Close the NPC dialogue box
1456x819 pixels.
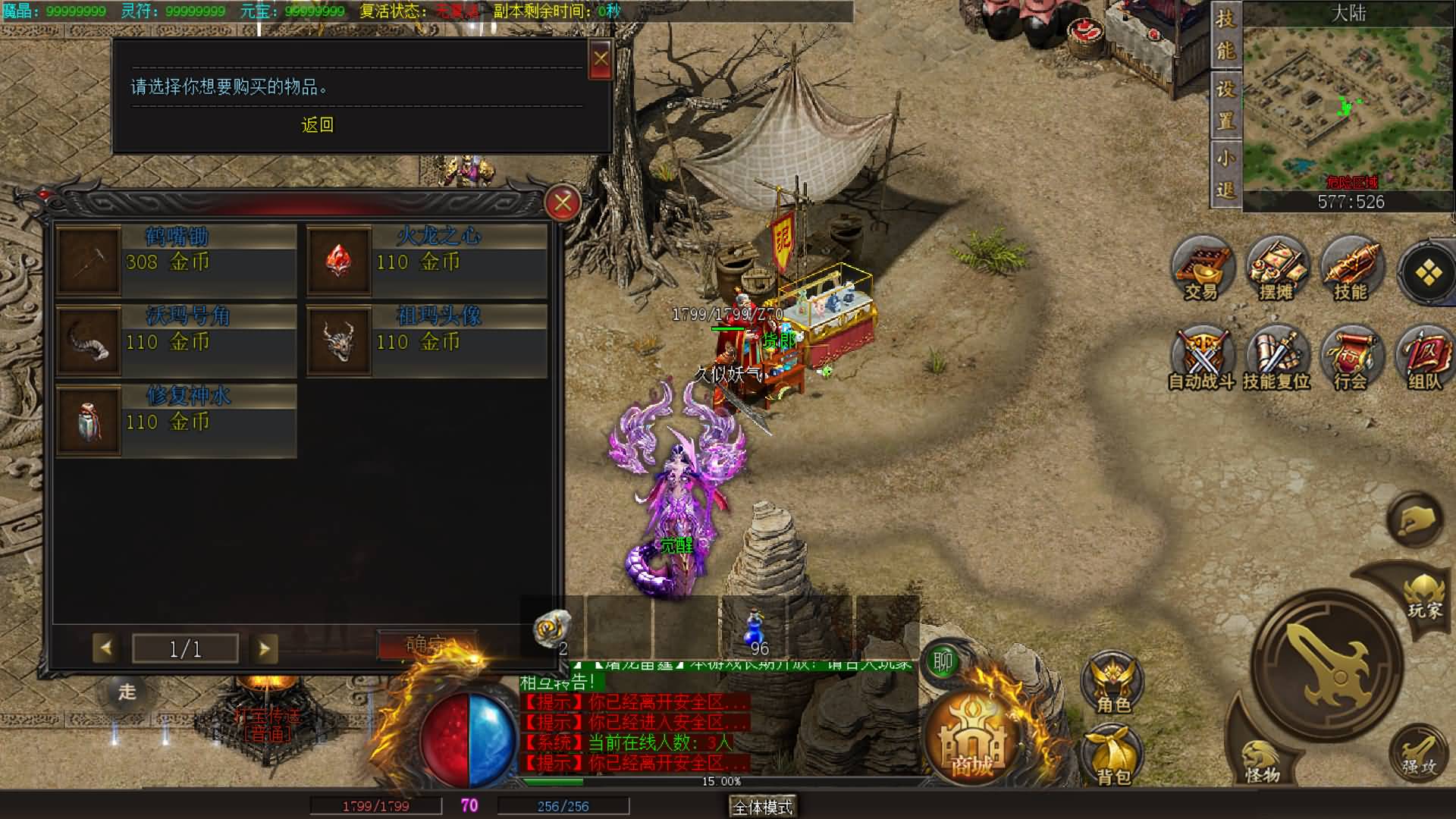point(601,59)
